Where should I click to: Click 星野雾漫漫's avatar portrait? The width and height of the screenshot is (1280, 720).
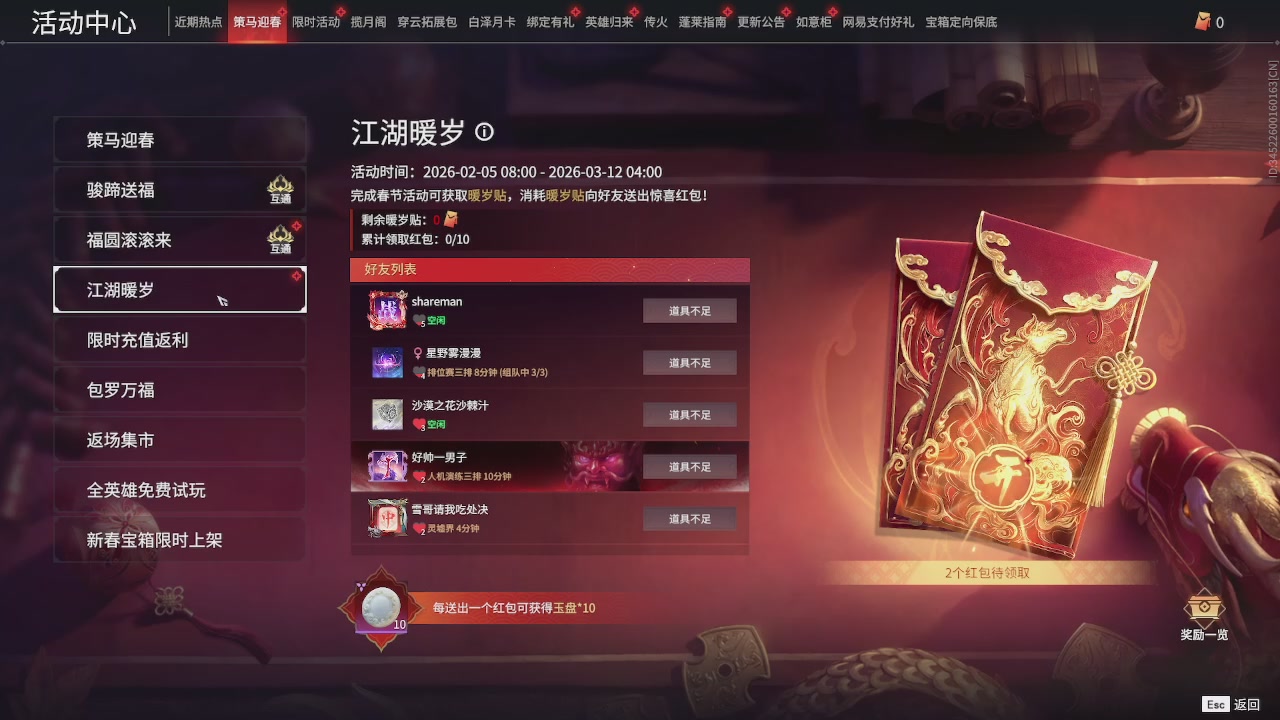pos(387,362)
